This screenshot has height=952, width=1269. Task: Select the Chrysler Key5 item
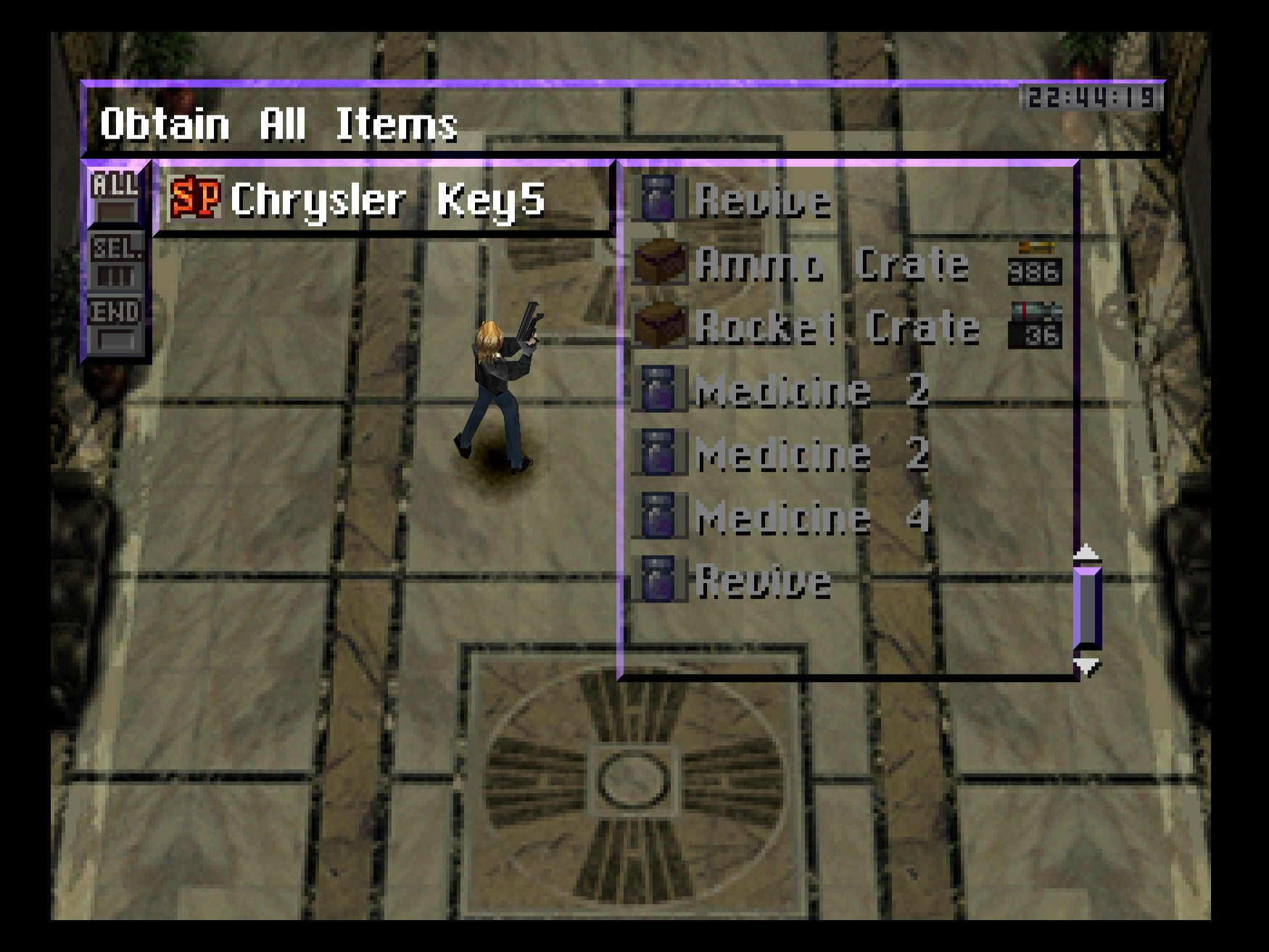coord(386,199)
